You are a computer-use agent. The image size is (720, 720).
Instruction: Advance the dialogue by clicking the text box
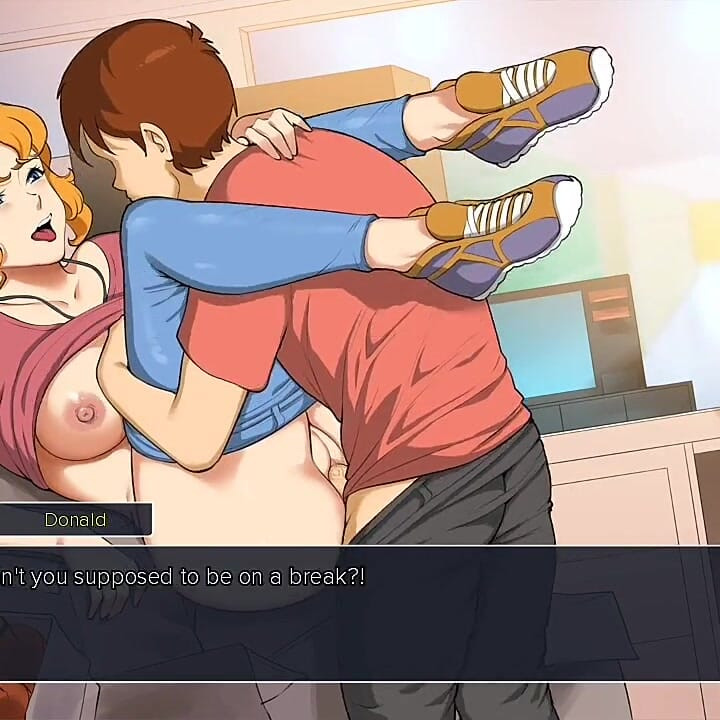pos(360,610)
